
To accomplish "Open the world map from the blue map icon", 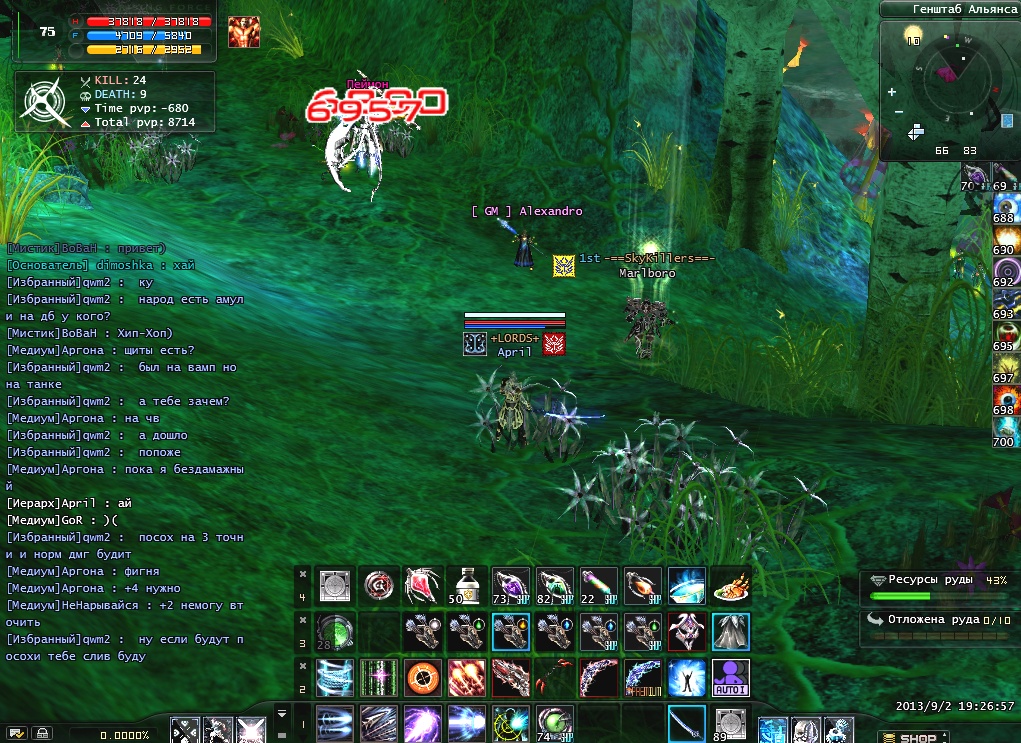I will tap(1006, 121).
